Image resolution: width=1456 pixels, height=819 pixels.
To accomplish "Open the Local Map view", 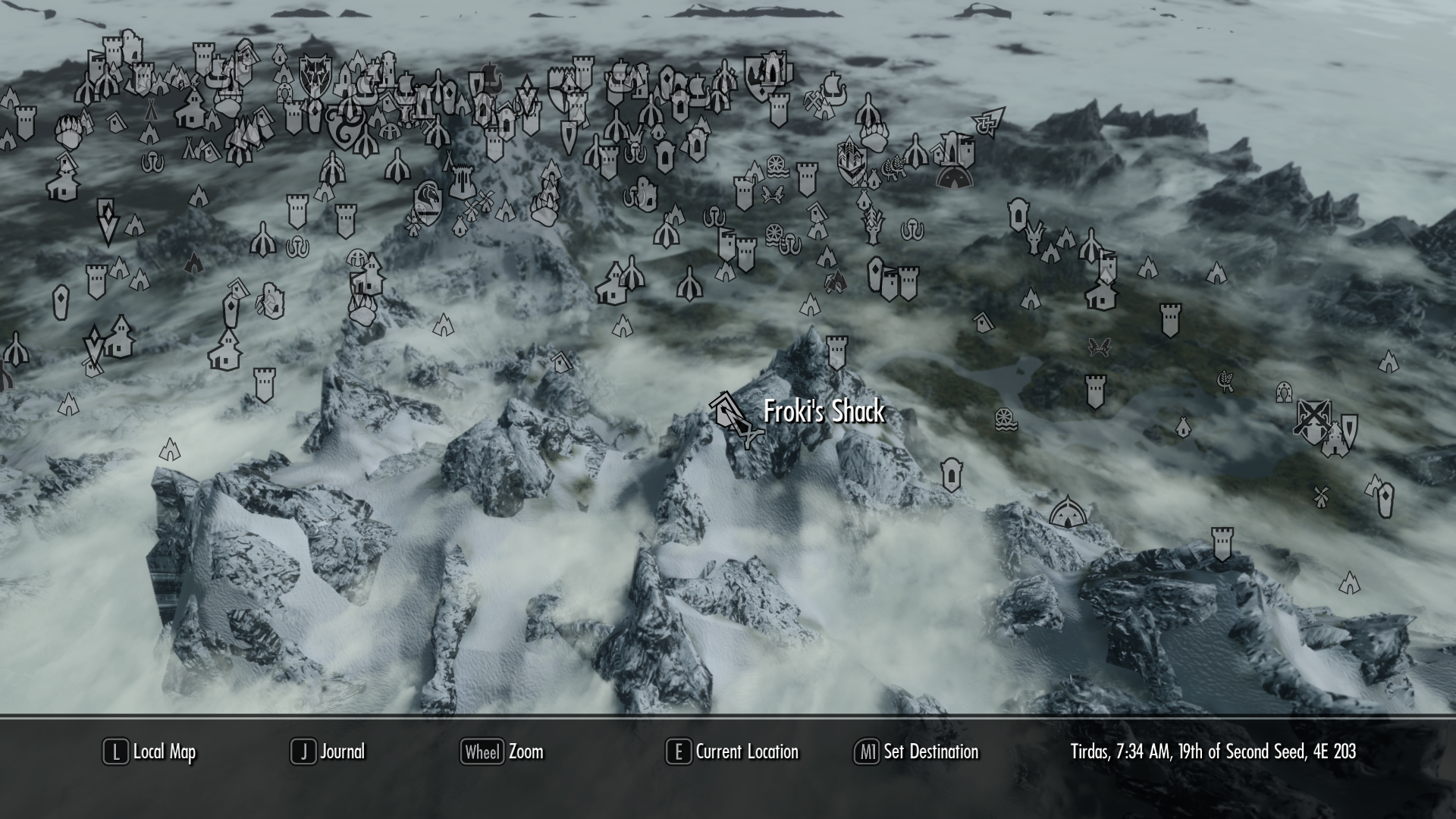I will tap(150, 752).
